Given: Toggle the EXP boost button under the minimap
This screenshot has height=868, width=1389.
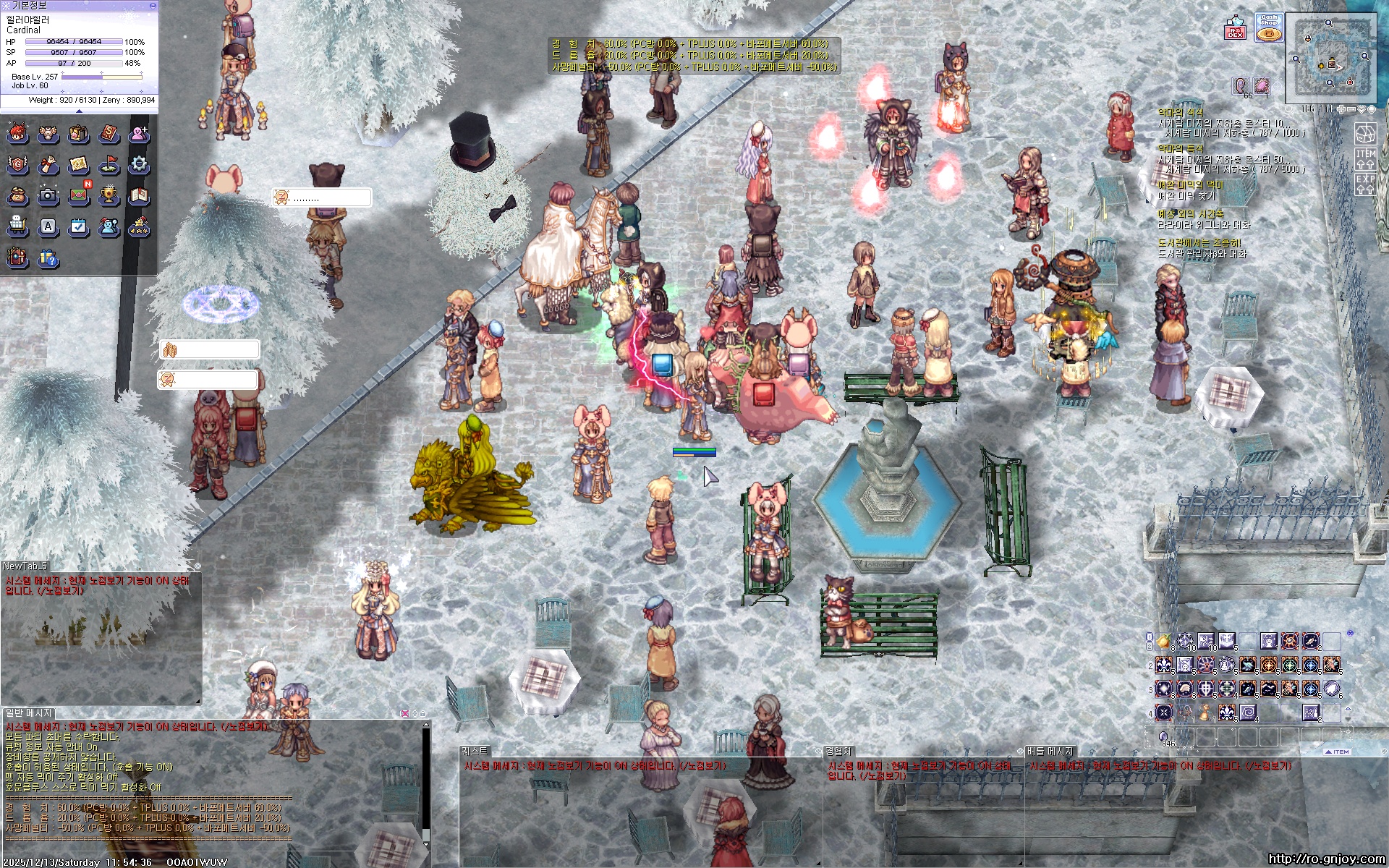Looking at the screenshot, I should pyautogui.click(x=1366, y=184).
